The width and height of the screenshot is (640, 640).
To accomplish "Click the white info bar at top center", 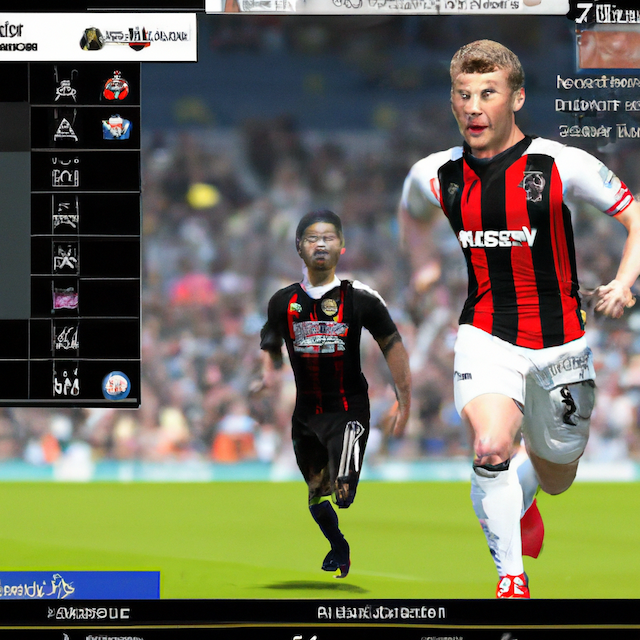I will (x=386, y=6).
